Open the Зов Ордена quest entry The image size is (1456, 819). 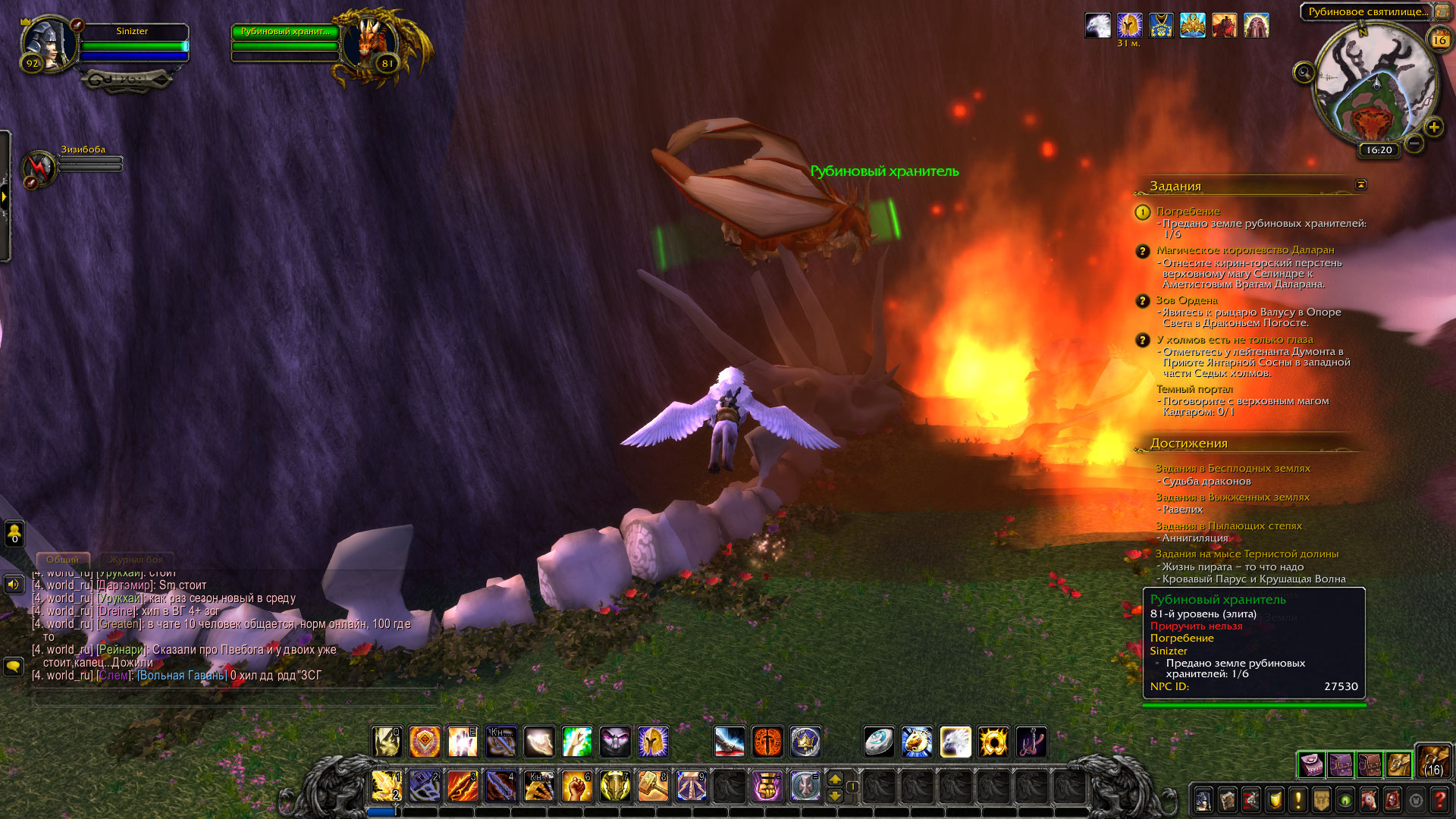[1187, 301]
